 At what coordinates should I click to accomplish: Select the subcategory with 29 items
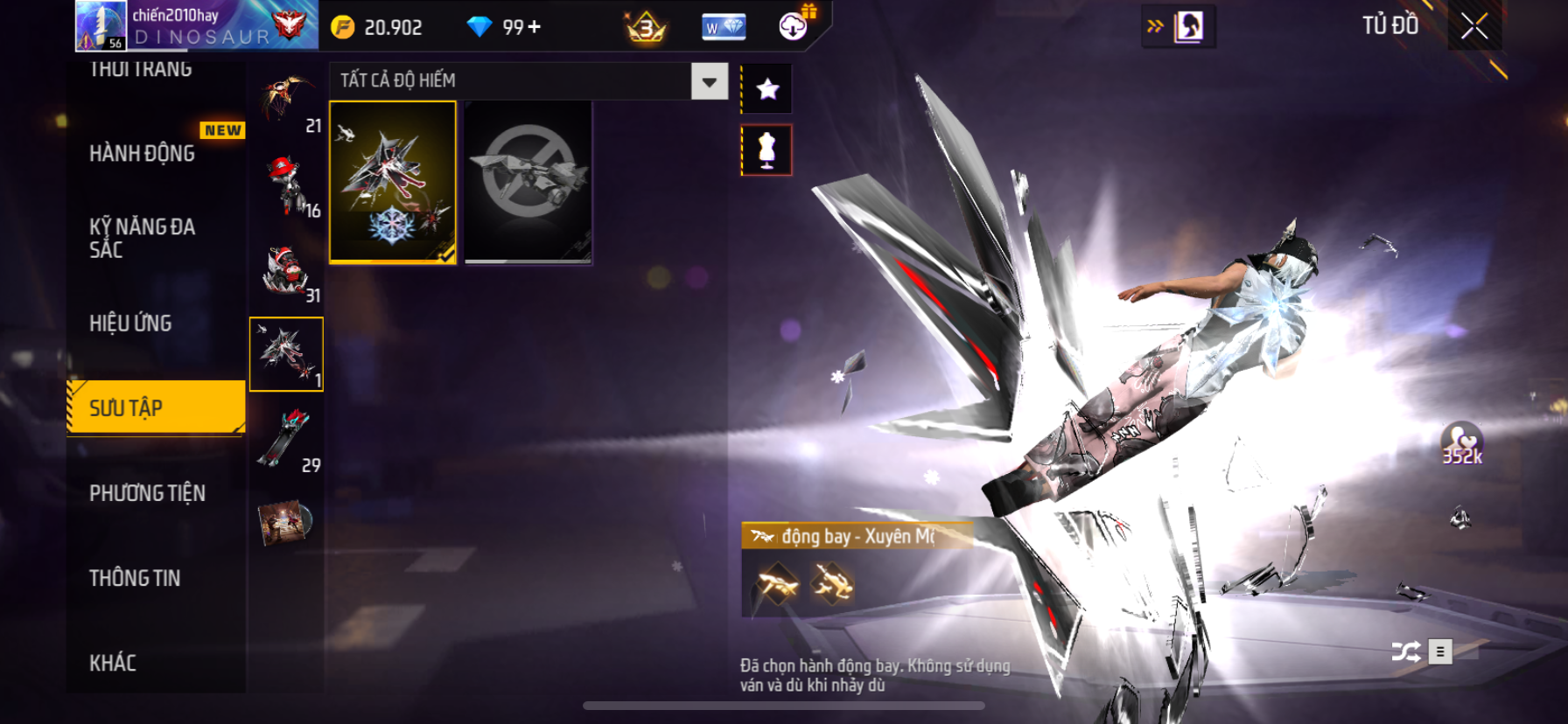(288, 440)
